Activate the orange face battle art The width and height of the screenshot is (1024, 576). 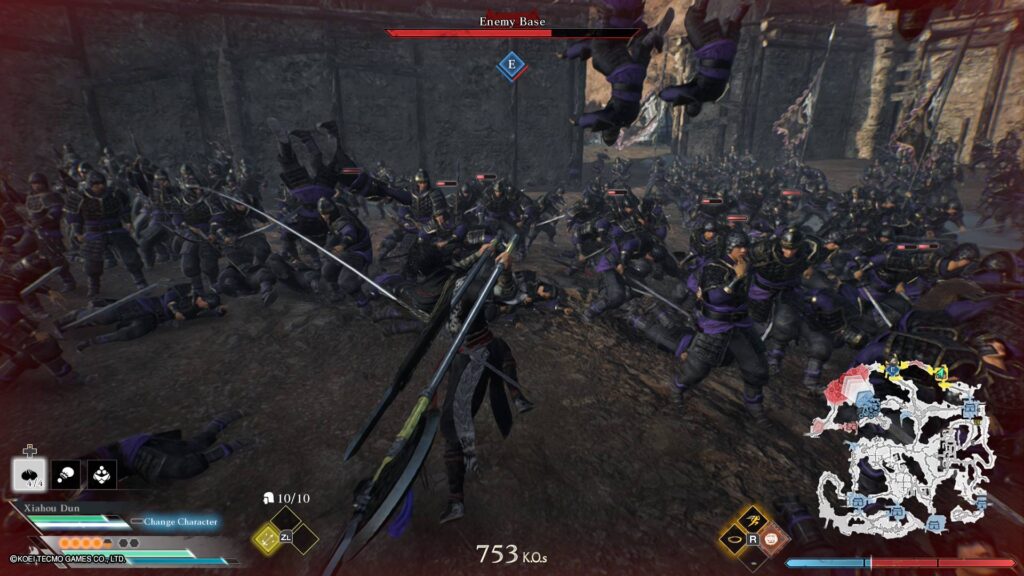(x=770, y=539)
